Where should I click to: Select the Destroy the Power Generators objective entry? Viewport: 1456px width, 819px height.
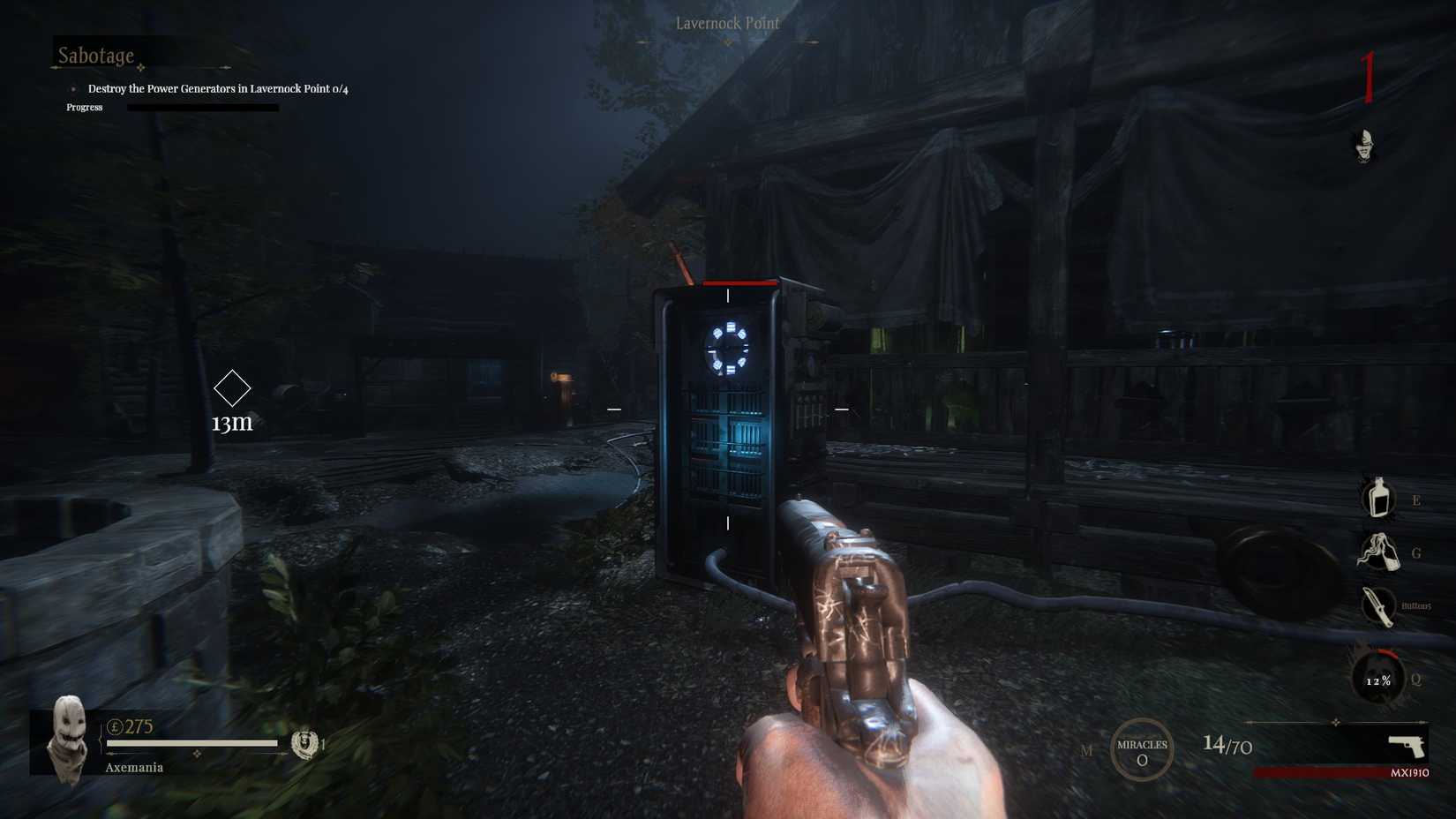click(217, 88)
